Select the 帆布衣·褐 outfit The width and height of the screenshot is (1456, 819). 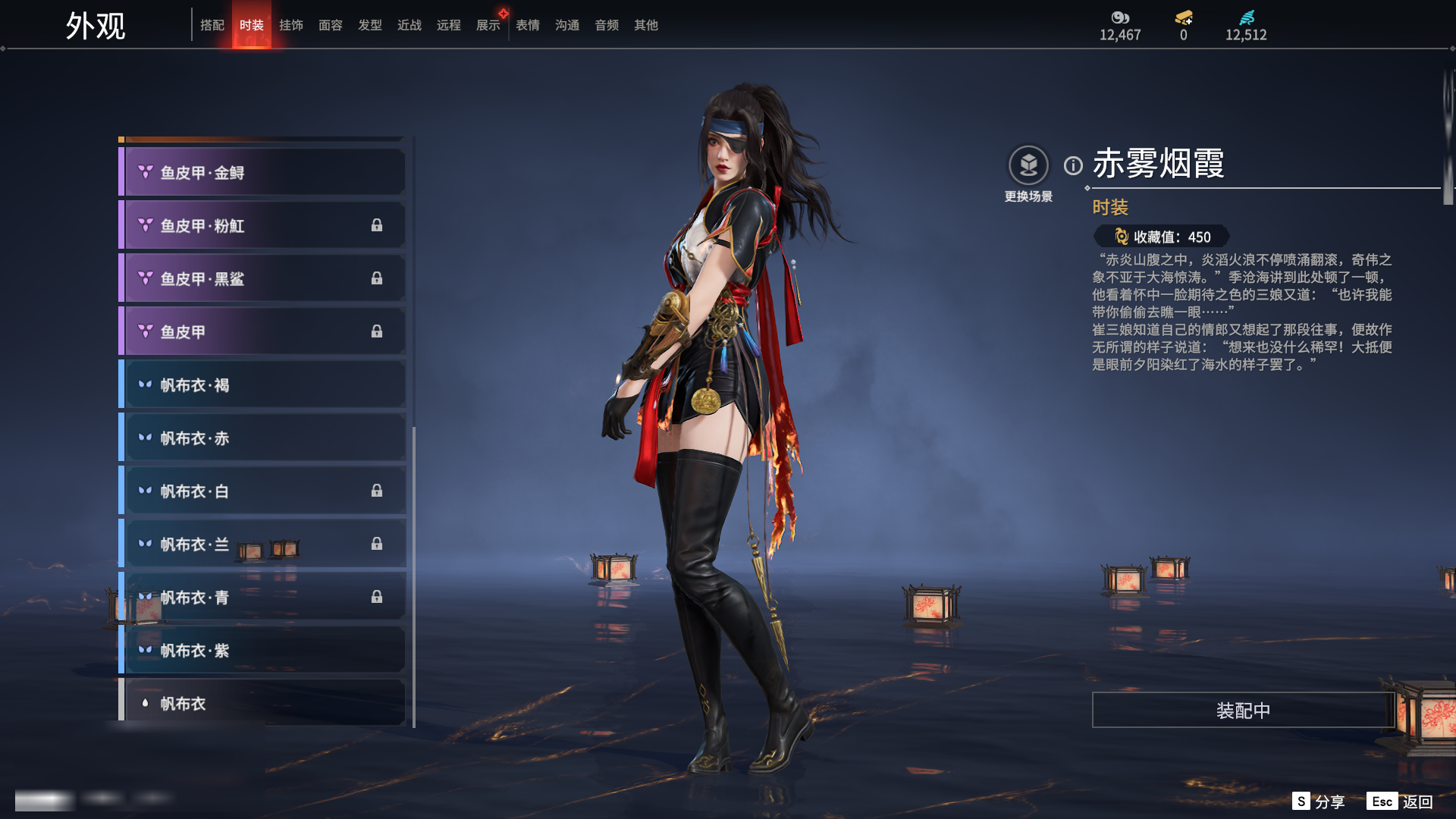(262, 385)
